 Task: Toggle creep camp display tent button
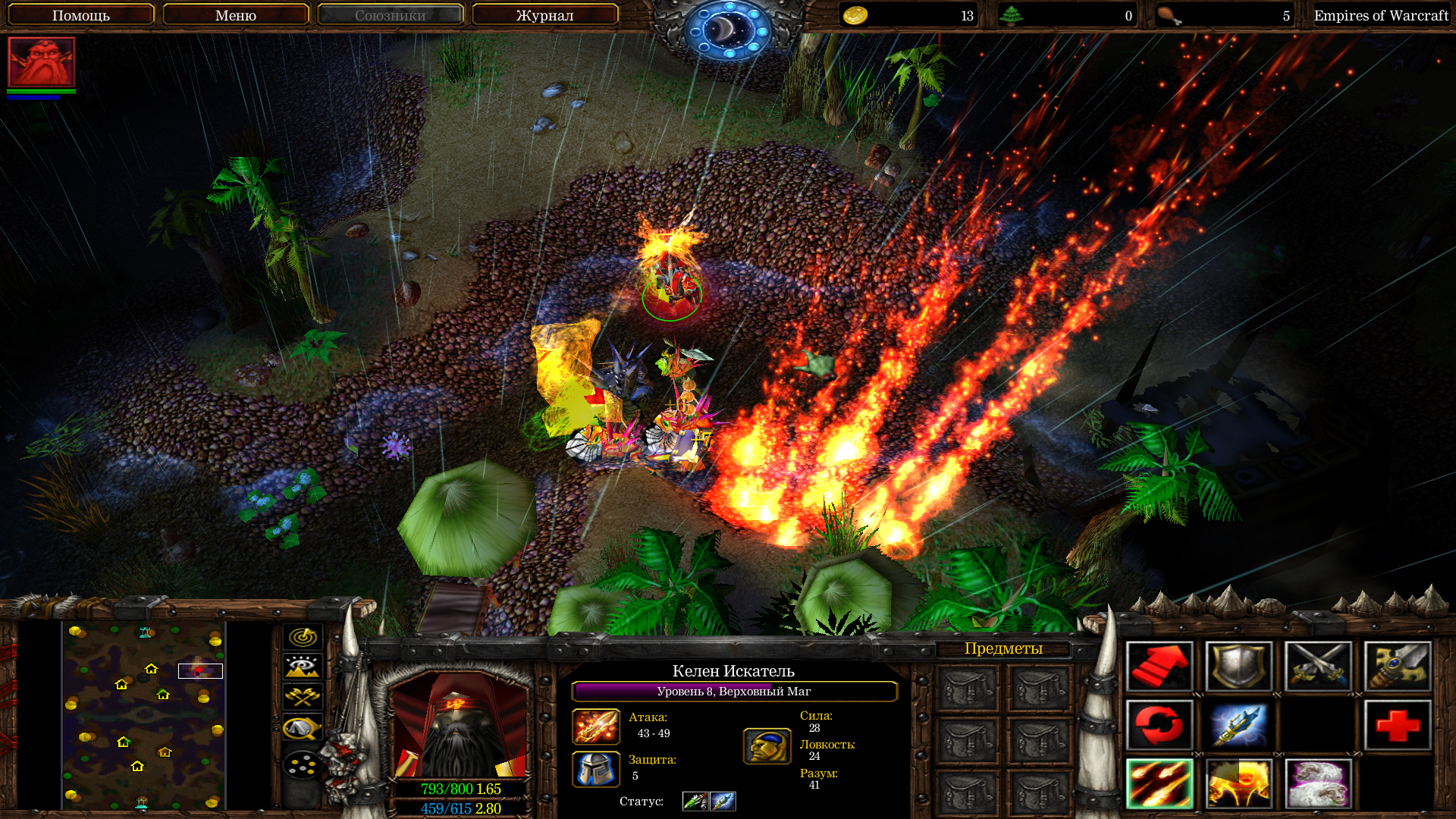[x=303, y=728]
